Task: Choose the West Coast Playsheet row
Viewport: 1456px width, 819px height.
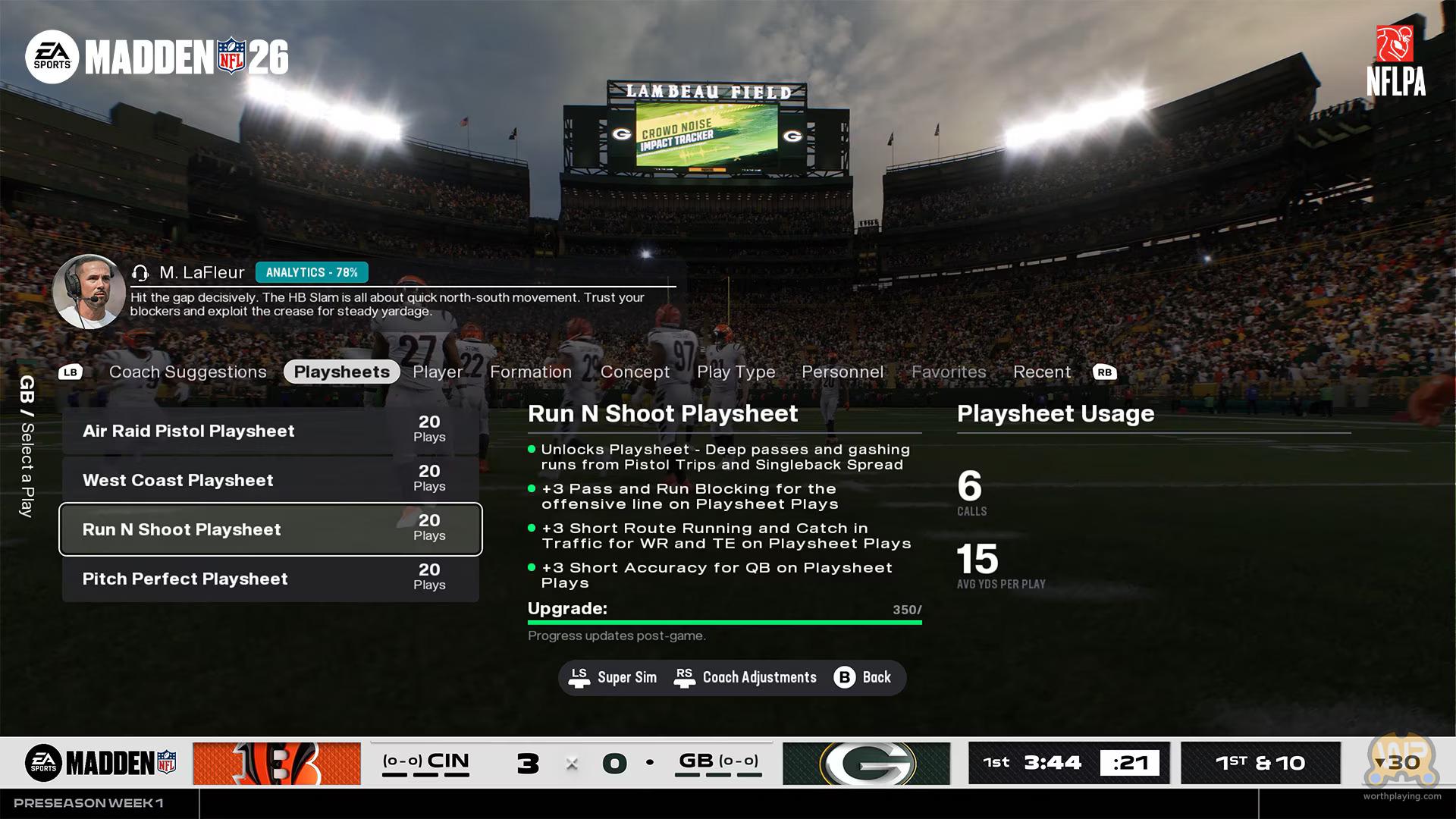Action: tap(270, 480)
